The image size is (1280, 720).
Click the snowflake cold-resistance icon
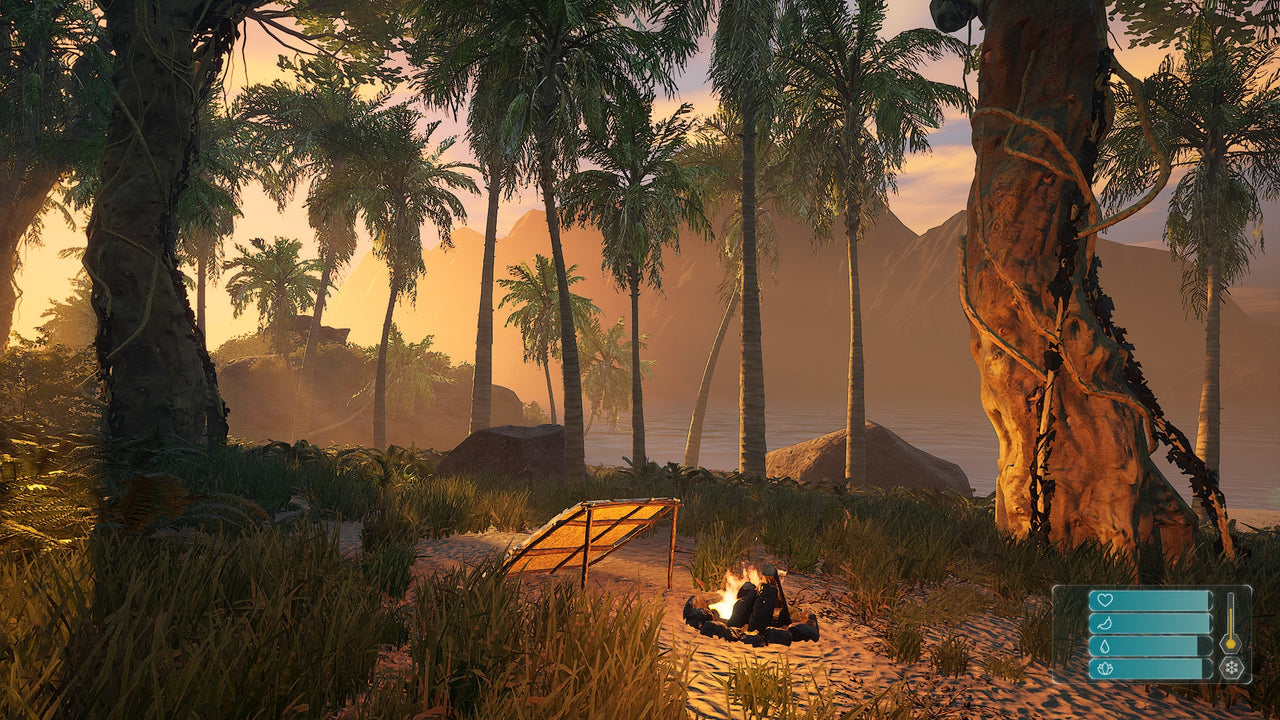(1232, 668)
